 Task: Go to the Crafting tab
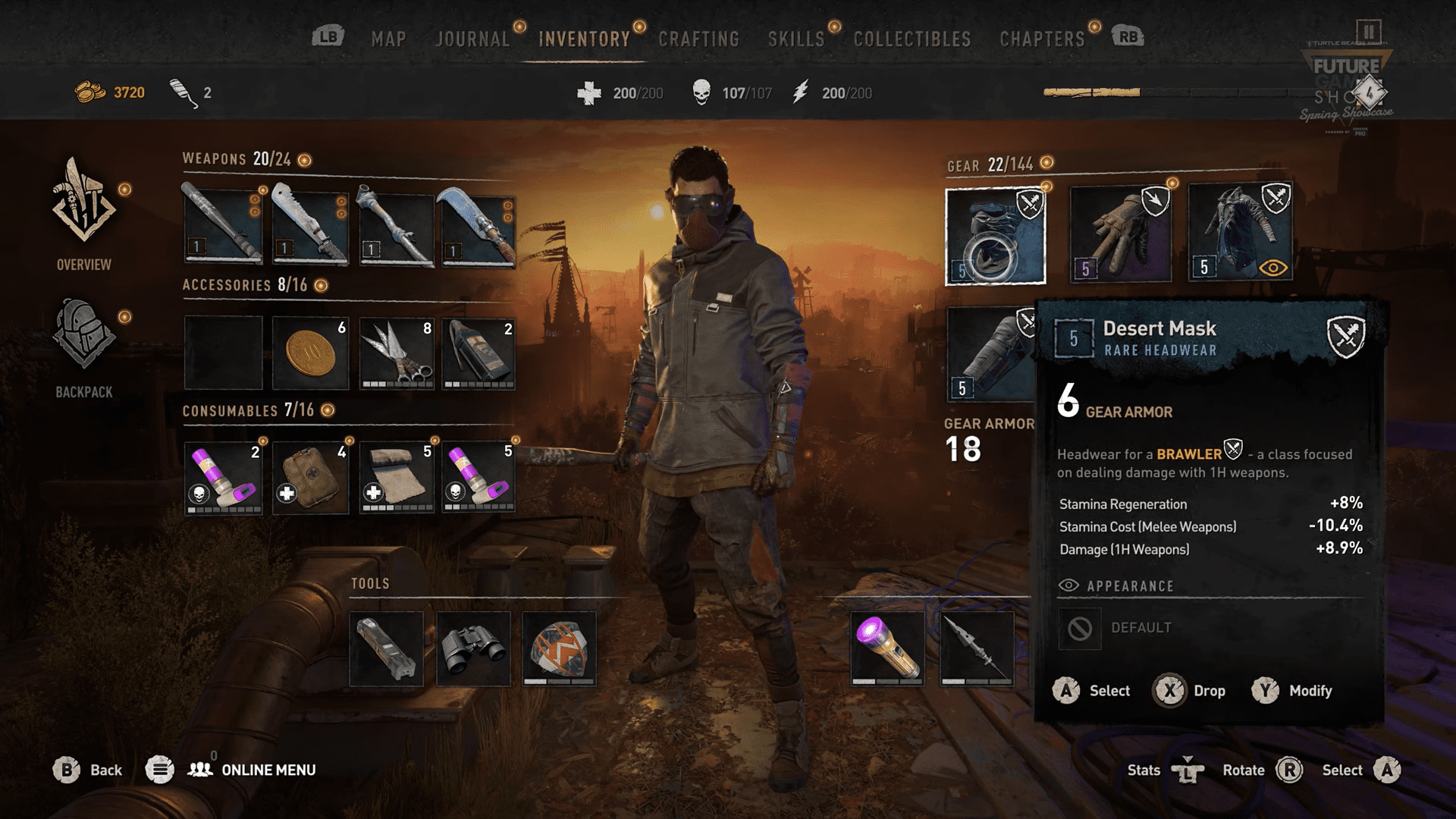tap(698, 39)
